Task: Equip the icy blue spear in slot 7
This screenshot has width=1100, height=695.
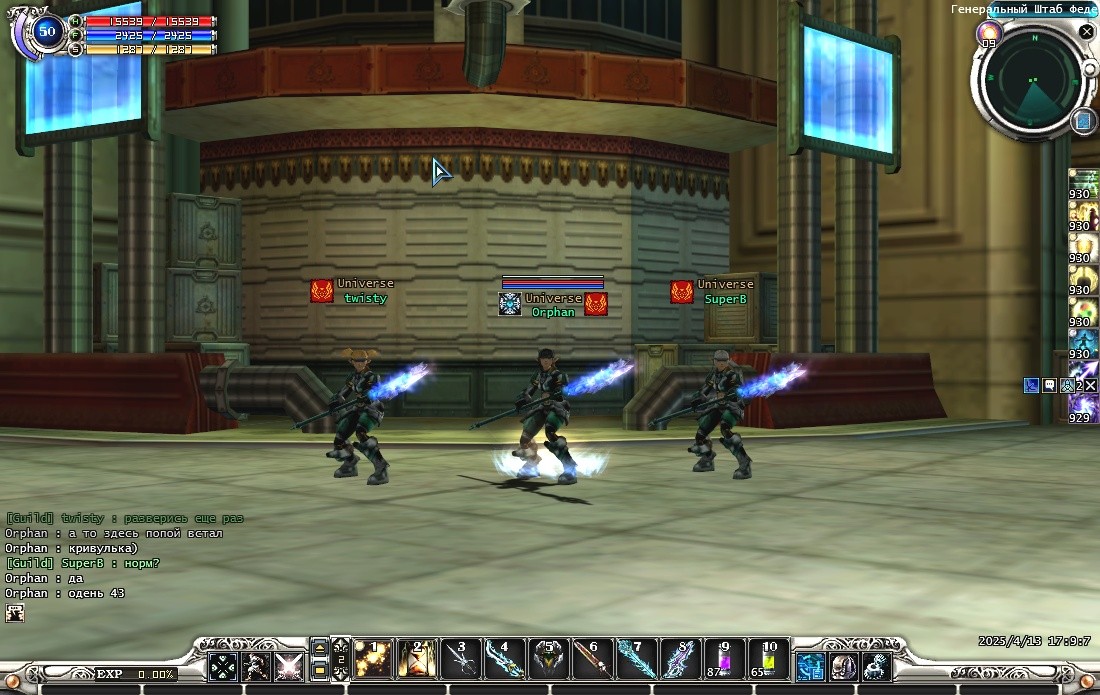Action: 637,659
